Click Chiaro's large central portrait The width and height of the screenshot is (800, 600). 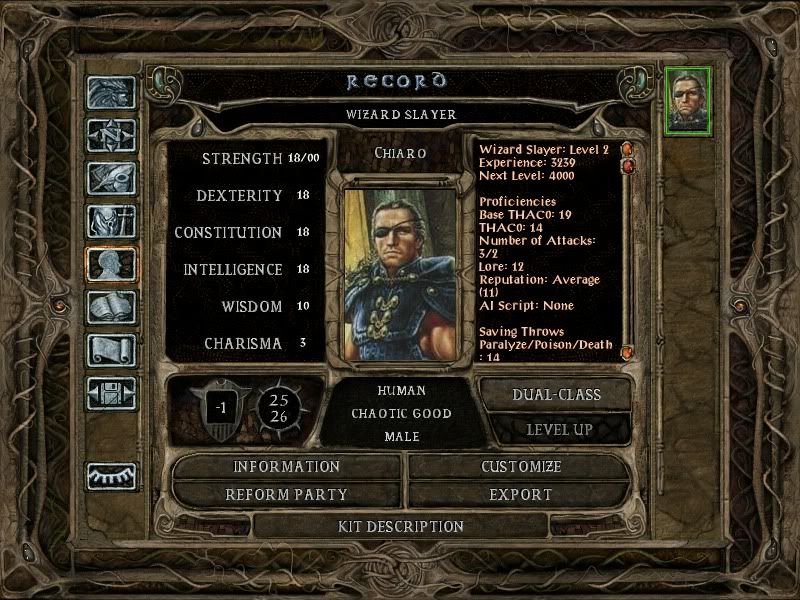point(400,272)
